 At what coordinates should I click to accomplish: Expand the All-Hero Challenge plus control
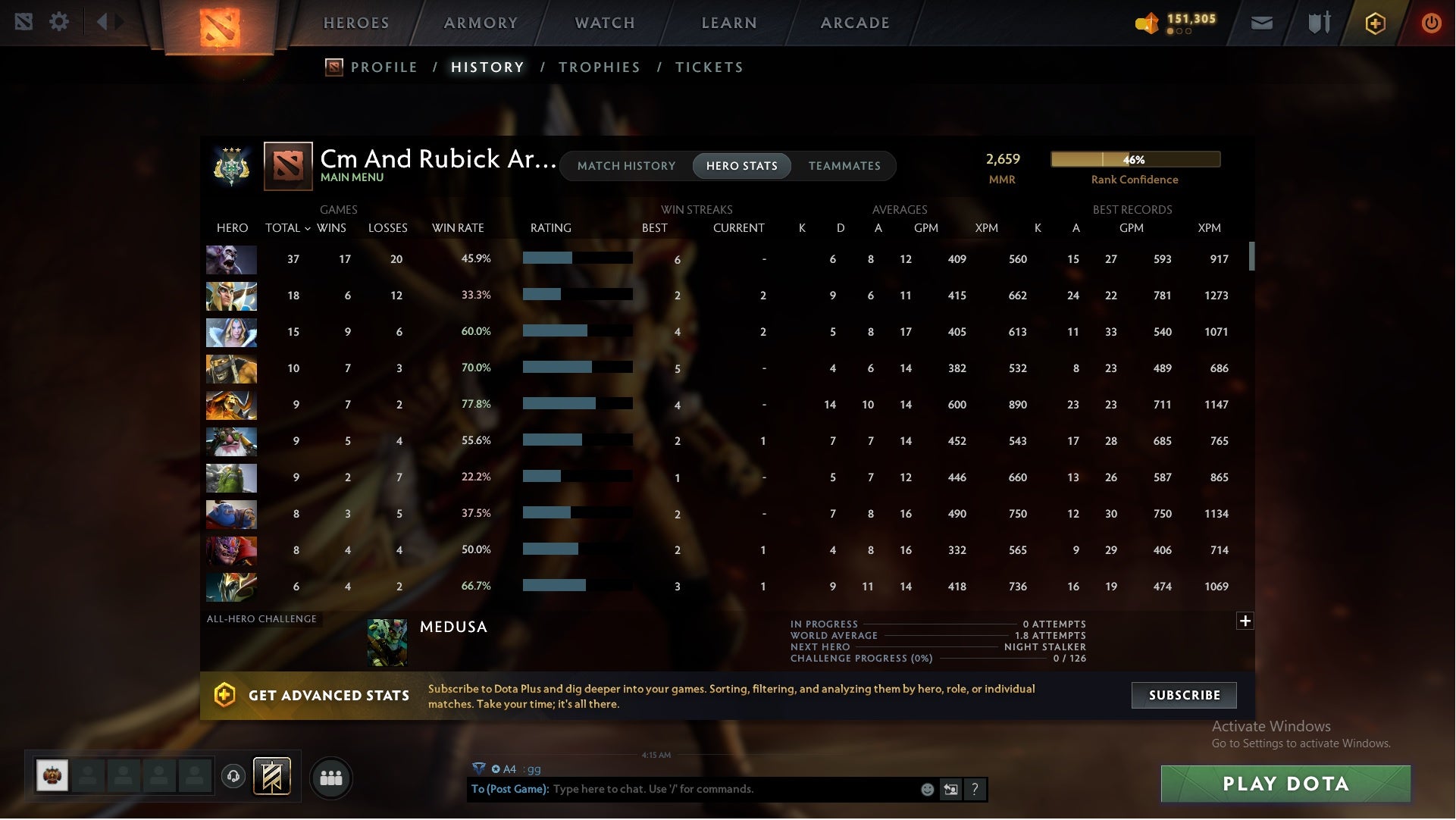1245,620
